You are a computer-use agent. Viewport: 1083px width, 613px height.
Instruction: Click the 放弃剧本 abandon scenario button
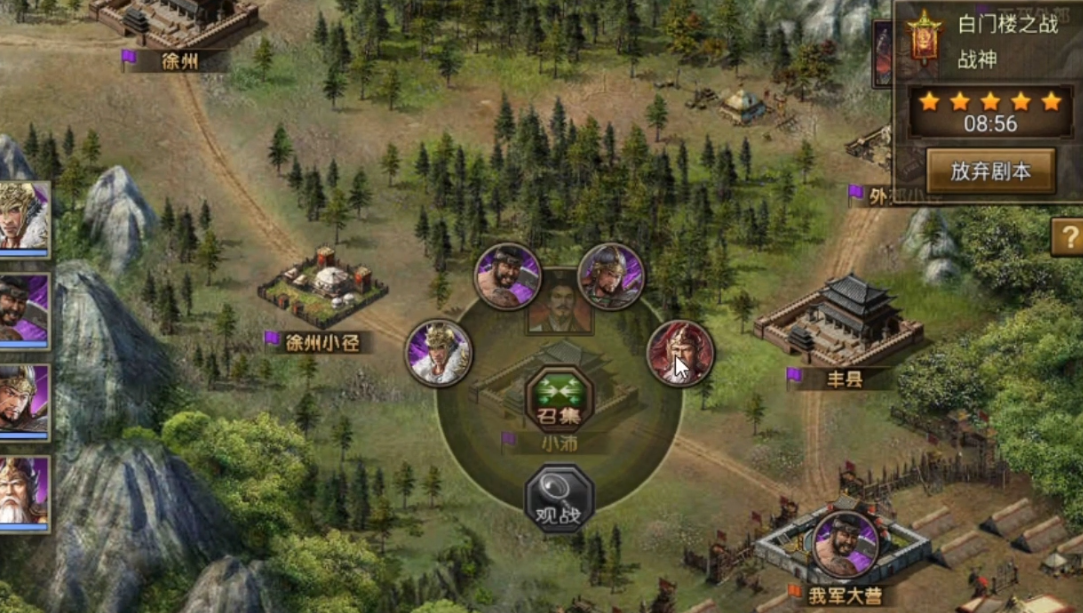[990, 171]
